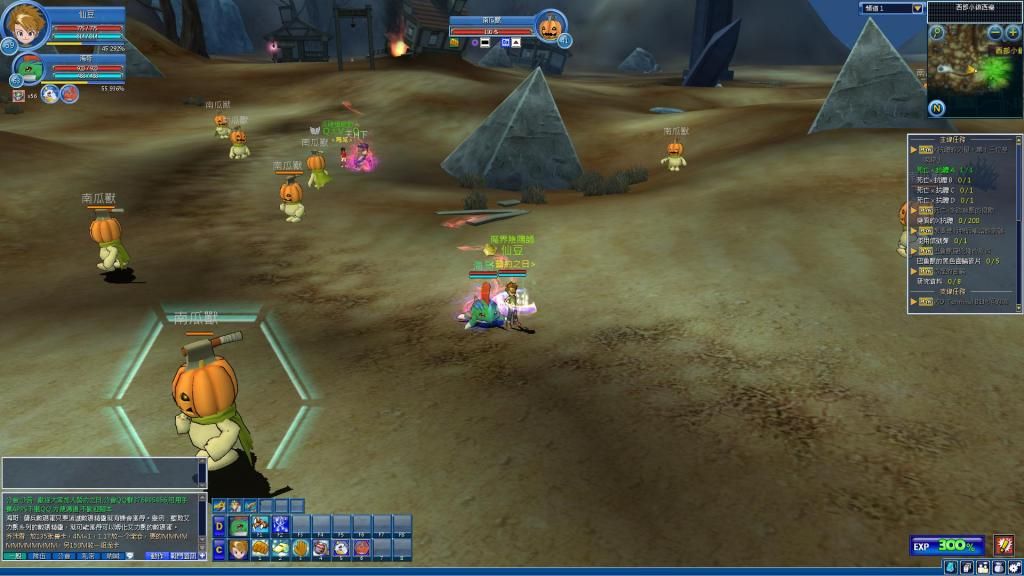Click the N compass button on minimap
The width and height of the screenshot is (1024, 576).
pyautogui.click(x=937, y=108)
